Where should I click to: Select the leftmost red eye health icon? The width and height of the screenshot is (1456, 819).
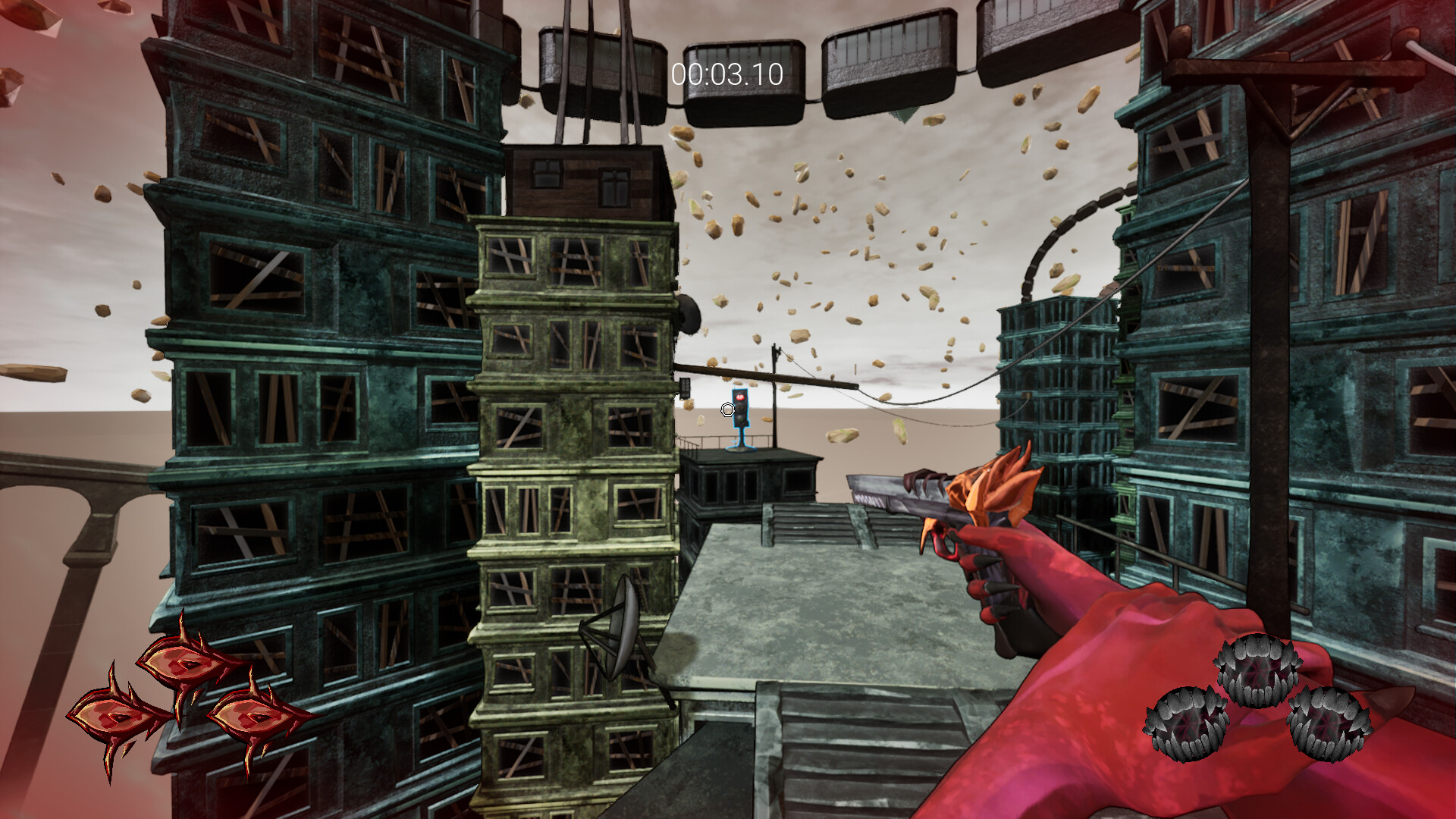(x=111, y=714)
